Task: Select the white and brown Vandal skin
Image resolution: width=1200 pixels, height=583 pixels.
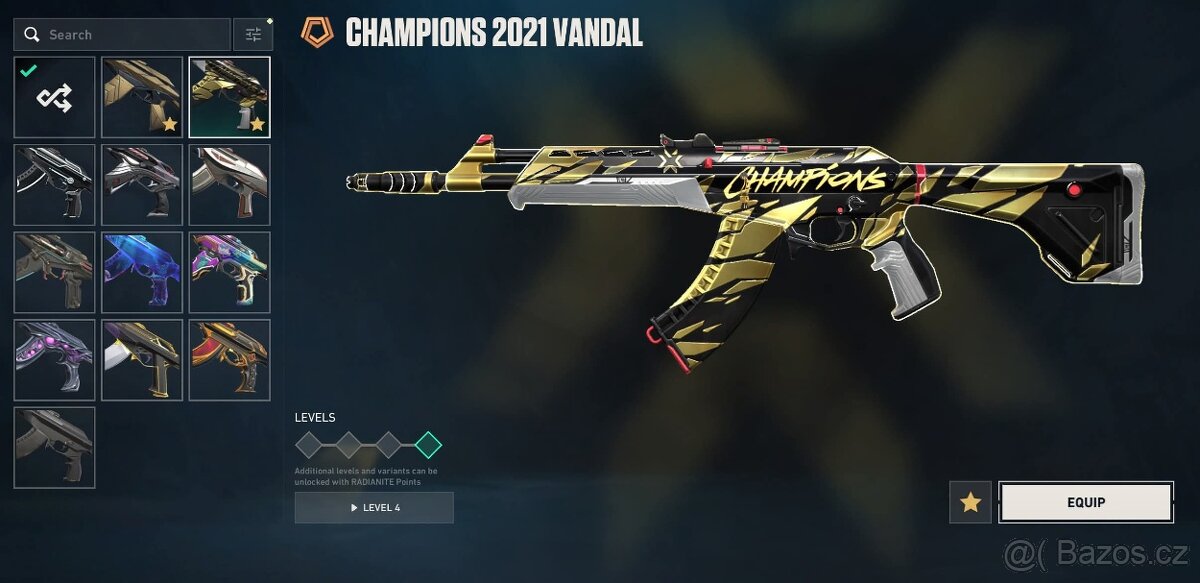Action: coord(229,184)
